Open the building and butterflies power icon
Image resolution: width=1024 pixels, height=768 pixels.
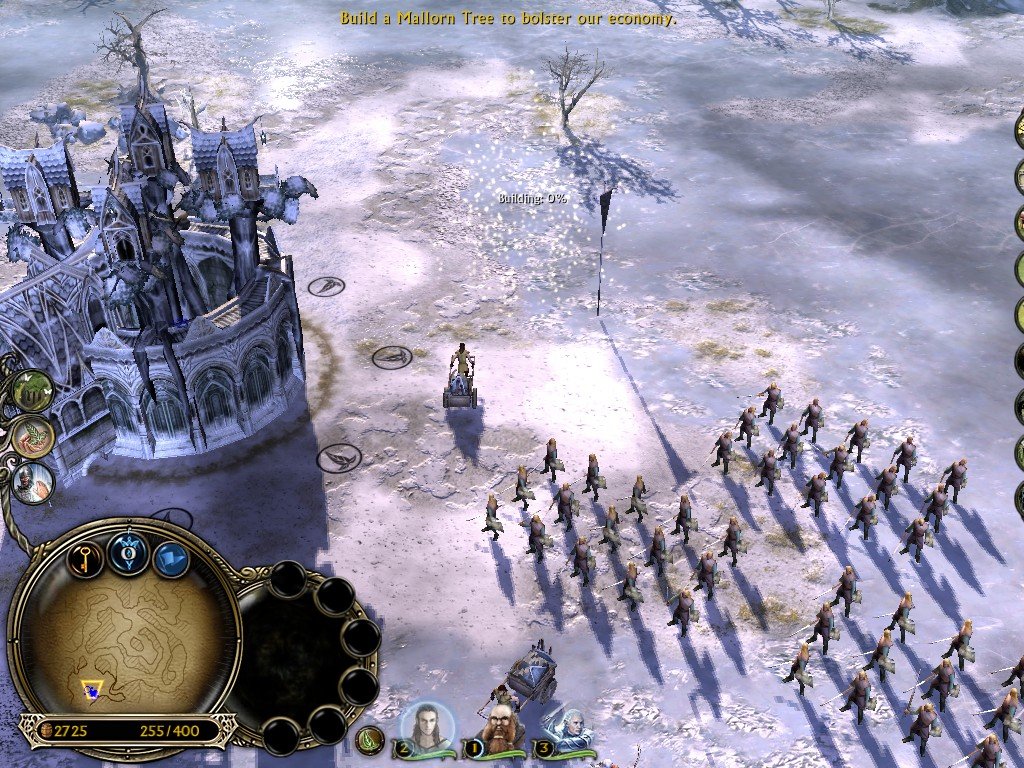33,391
